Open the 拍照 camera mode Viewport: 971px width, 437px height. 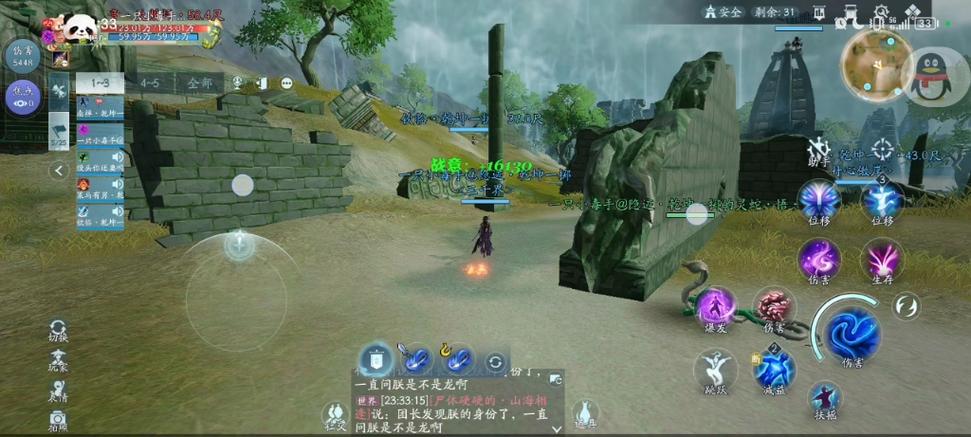pos(59,420)
